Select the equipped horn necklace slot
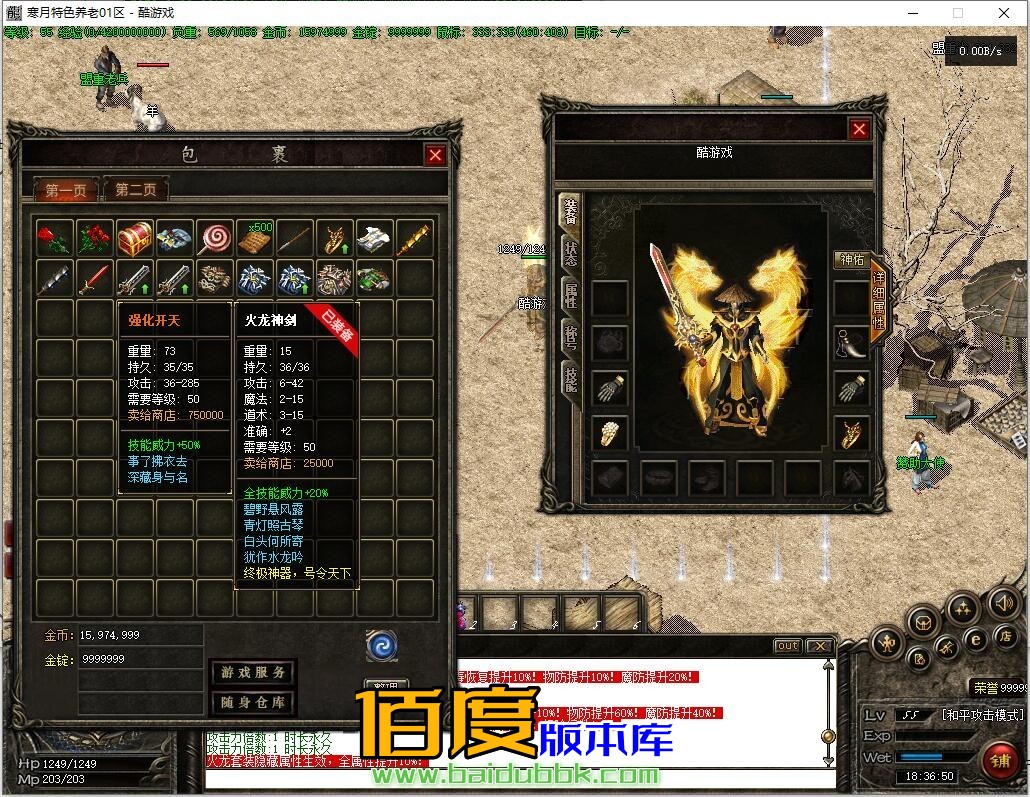This screenshot has height=797, width=1030. pyautogui.click(x=852, y=342)
